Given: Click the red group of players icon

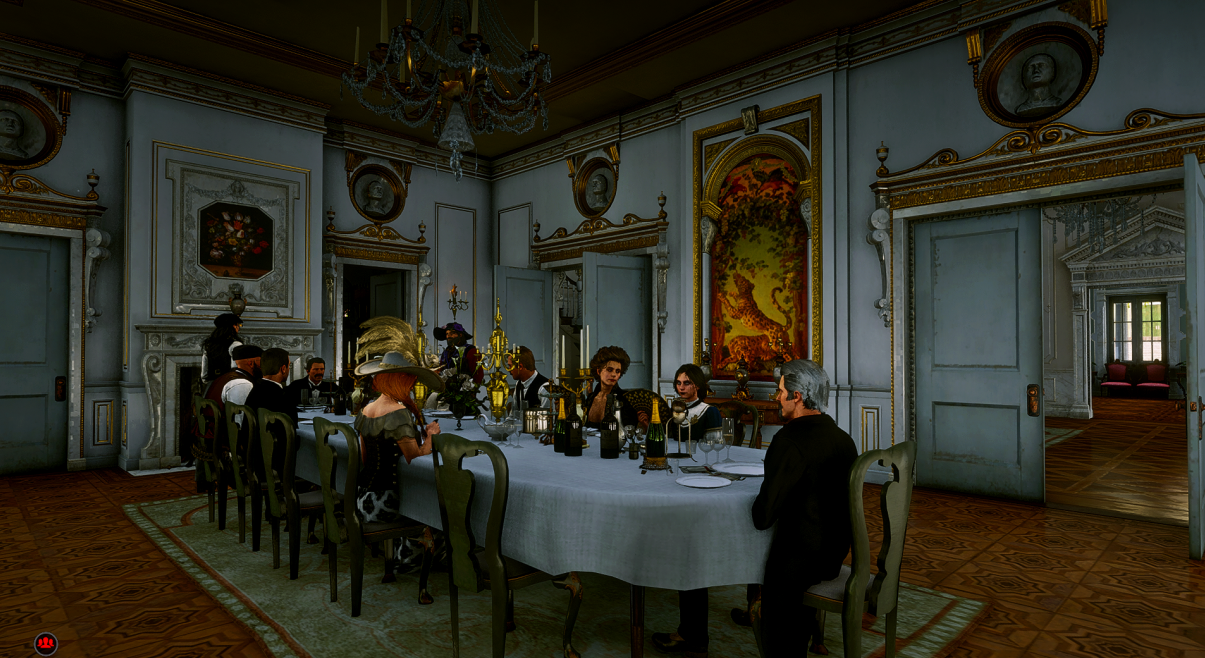Looking at the screenshot, I should 45,643.
